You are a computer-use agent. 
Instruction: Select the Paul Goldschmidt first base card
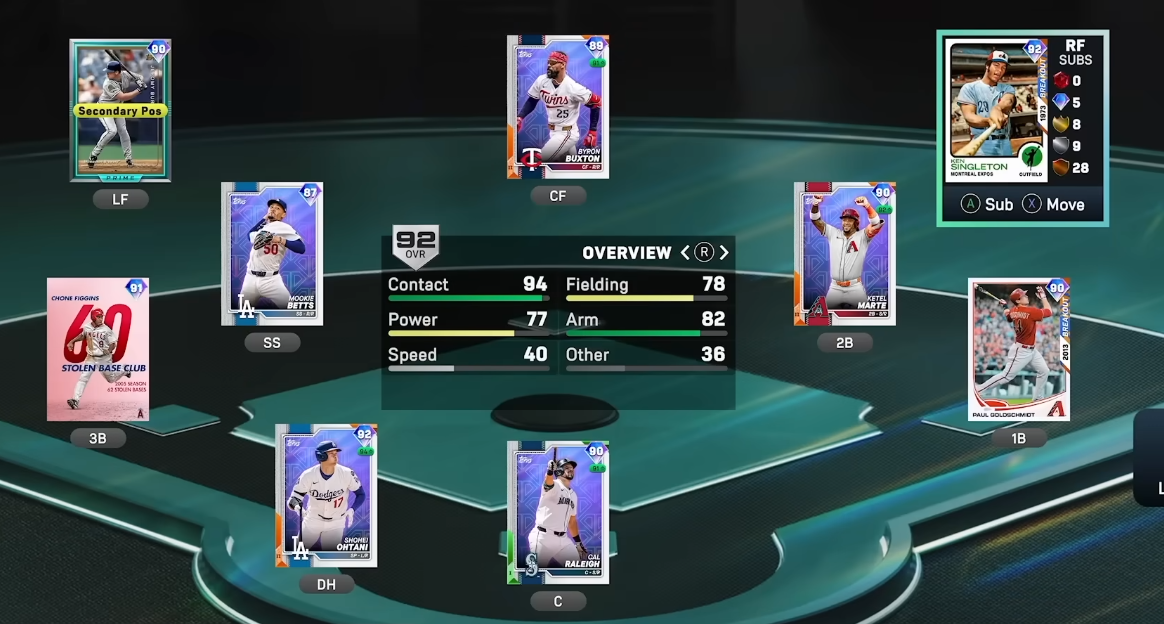(1019, 349)
